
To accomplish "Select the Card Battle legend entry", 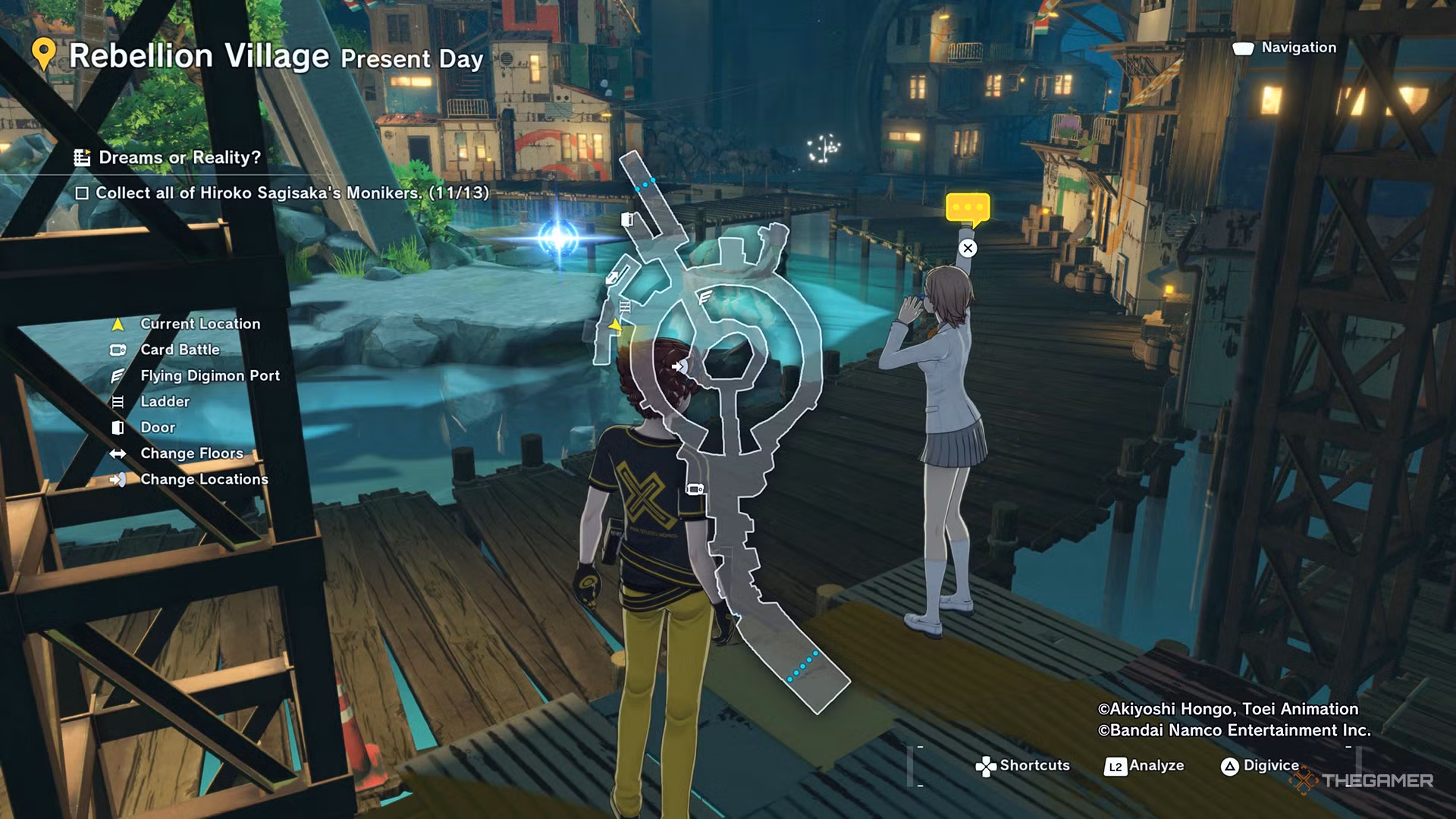I will coord(180,350).
